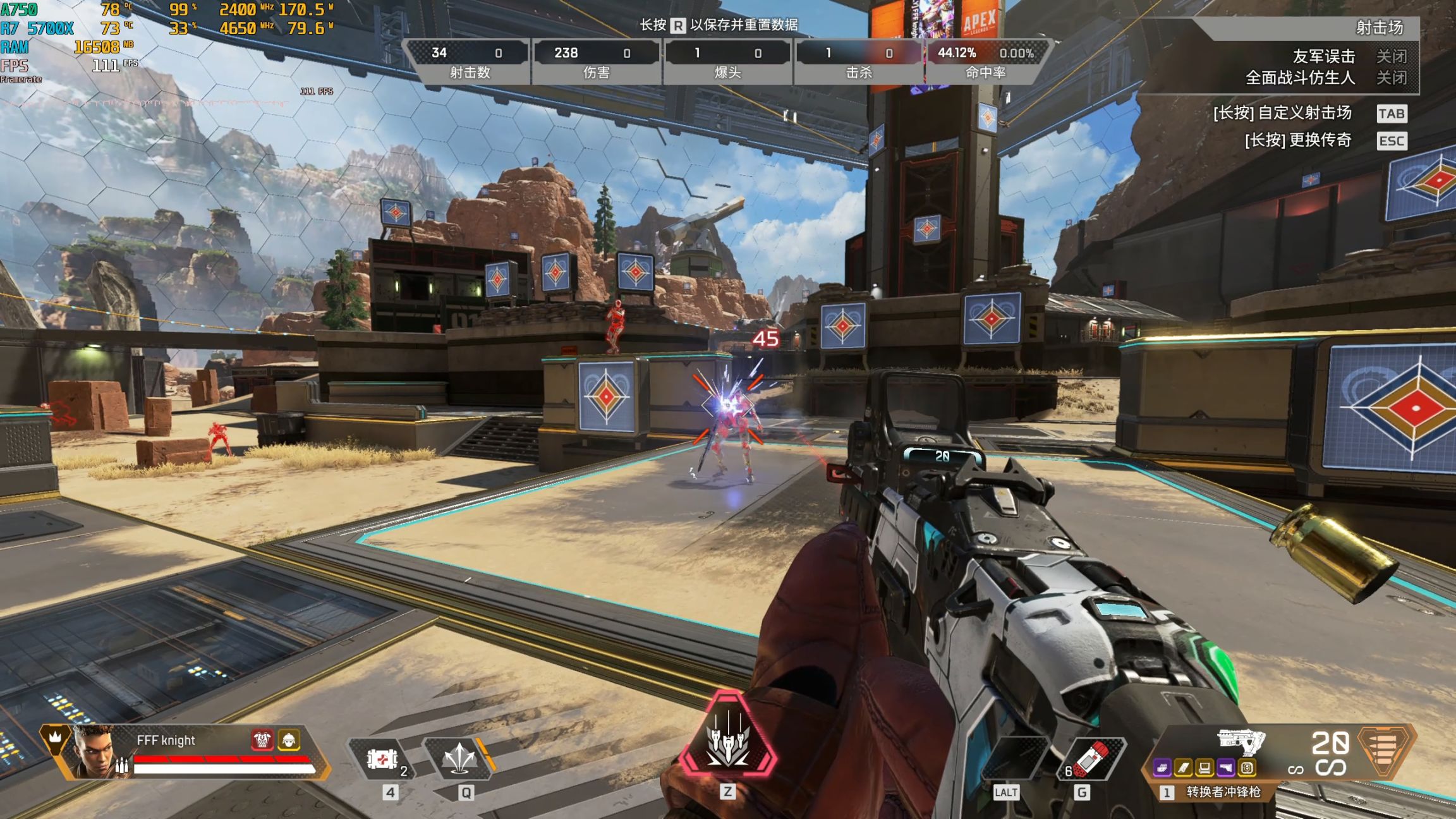The width and height of the screenshot is (1456, 819).
Task: Activate Bangalore's tactical smoke launcher ability
Action: tap(459, 758)
